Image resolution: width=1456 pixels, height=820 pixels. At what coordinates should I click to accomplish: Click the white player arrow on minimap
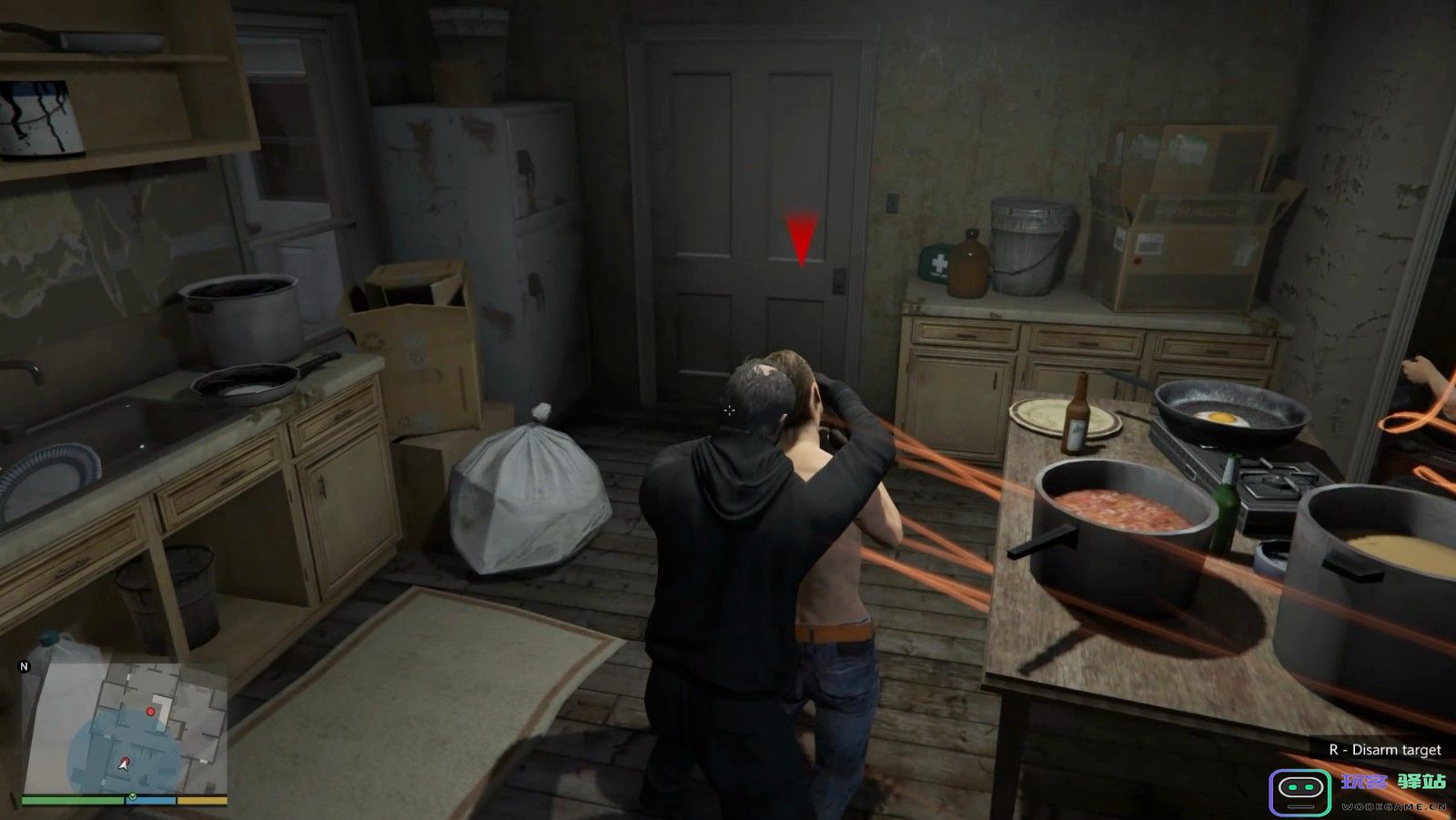(x=124, y=763)
